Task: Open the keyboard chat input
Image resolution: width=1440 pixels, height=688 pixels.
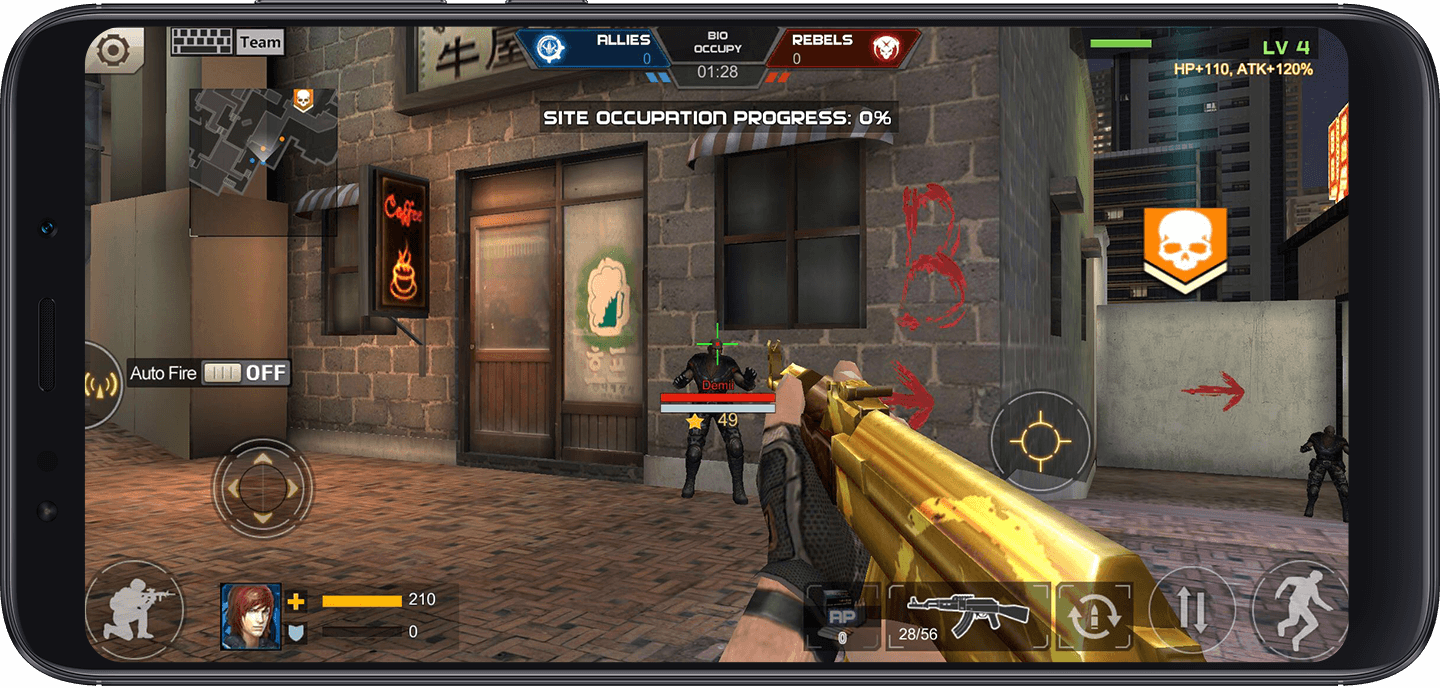Action: 202,42
